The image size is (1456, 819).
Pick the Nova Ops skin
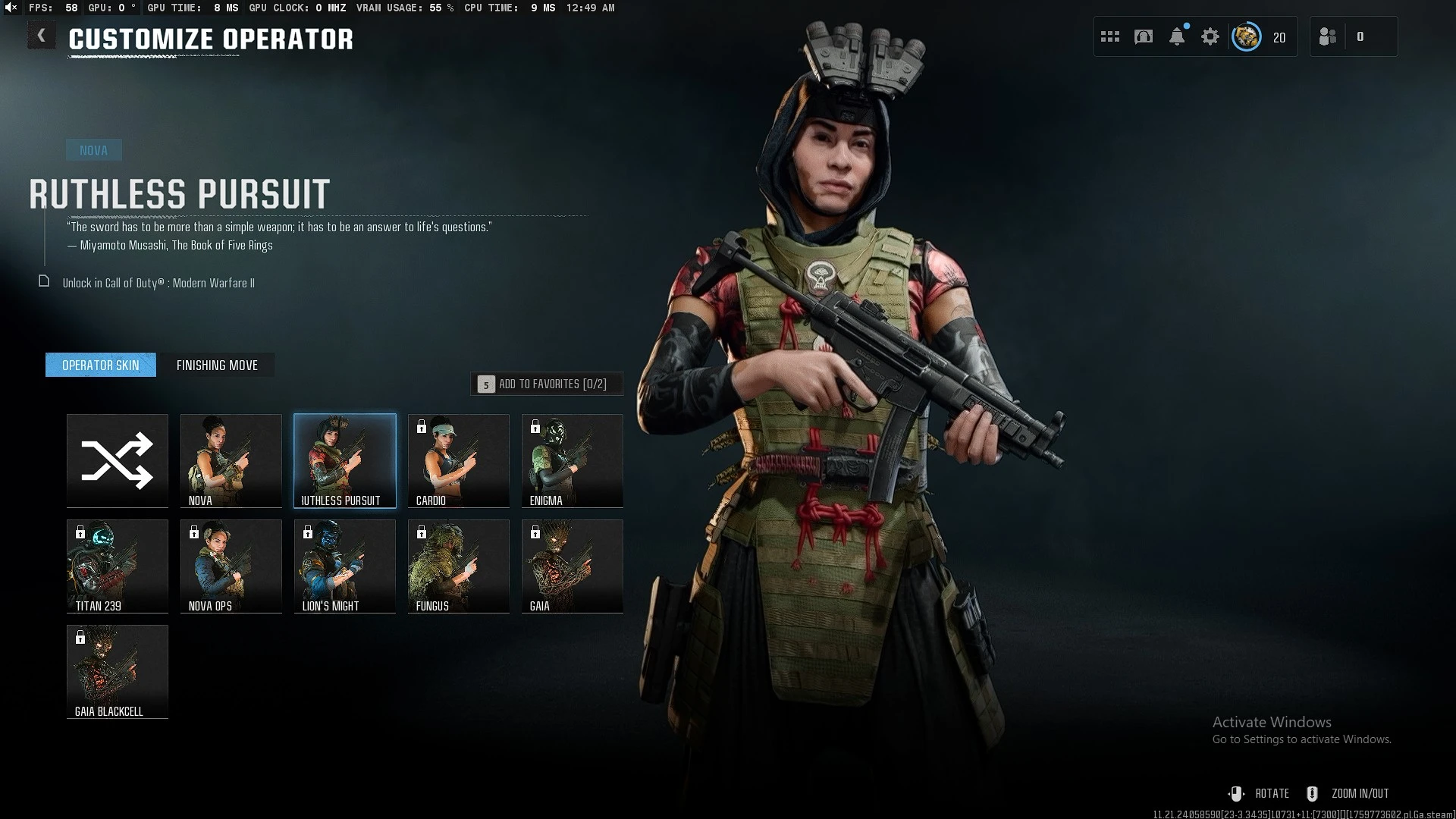coord(231,566)
